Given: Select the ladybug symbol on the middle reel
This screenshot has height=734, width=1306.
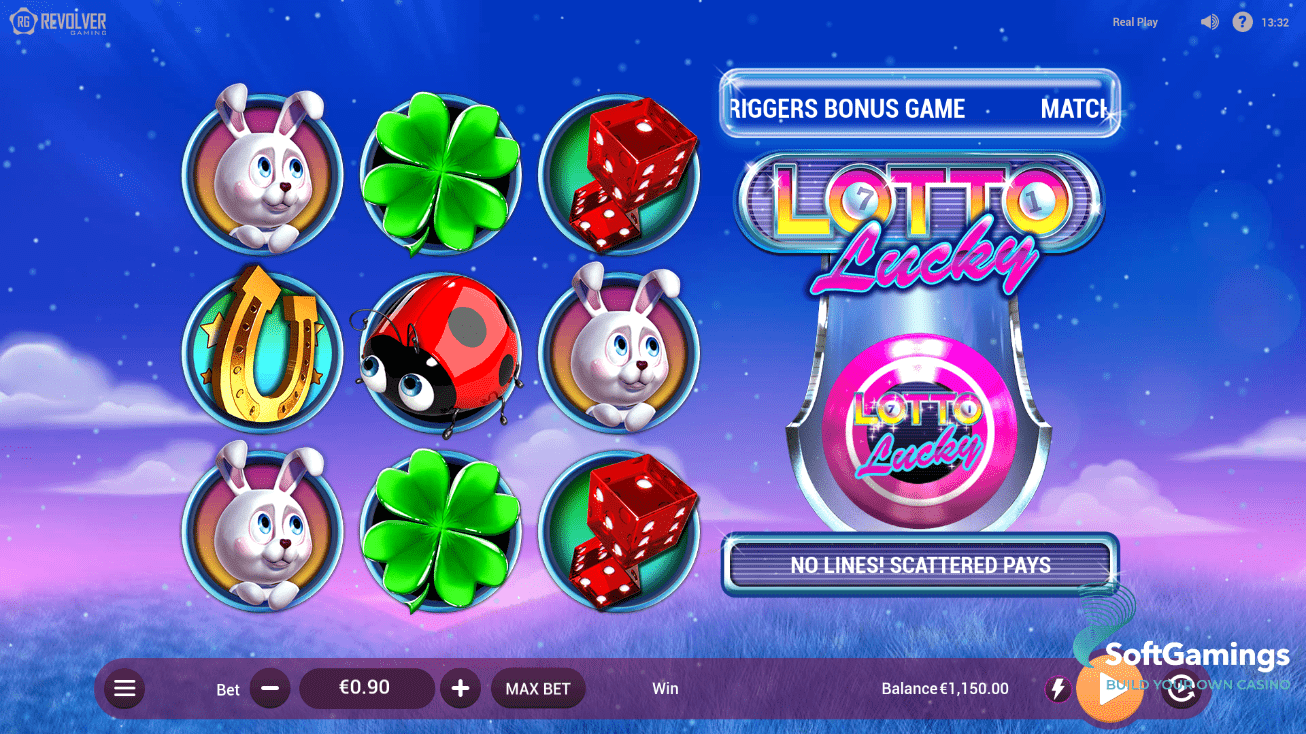Looking at the screenshot, I should pos(440,355).
